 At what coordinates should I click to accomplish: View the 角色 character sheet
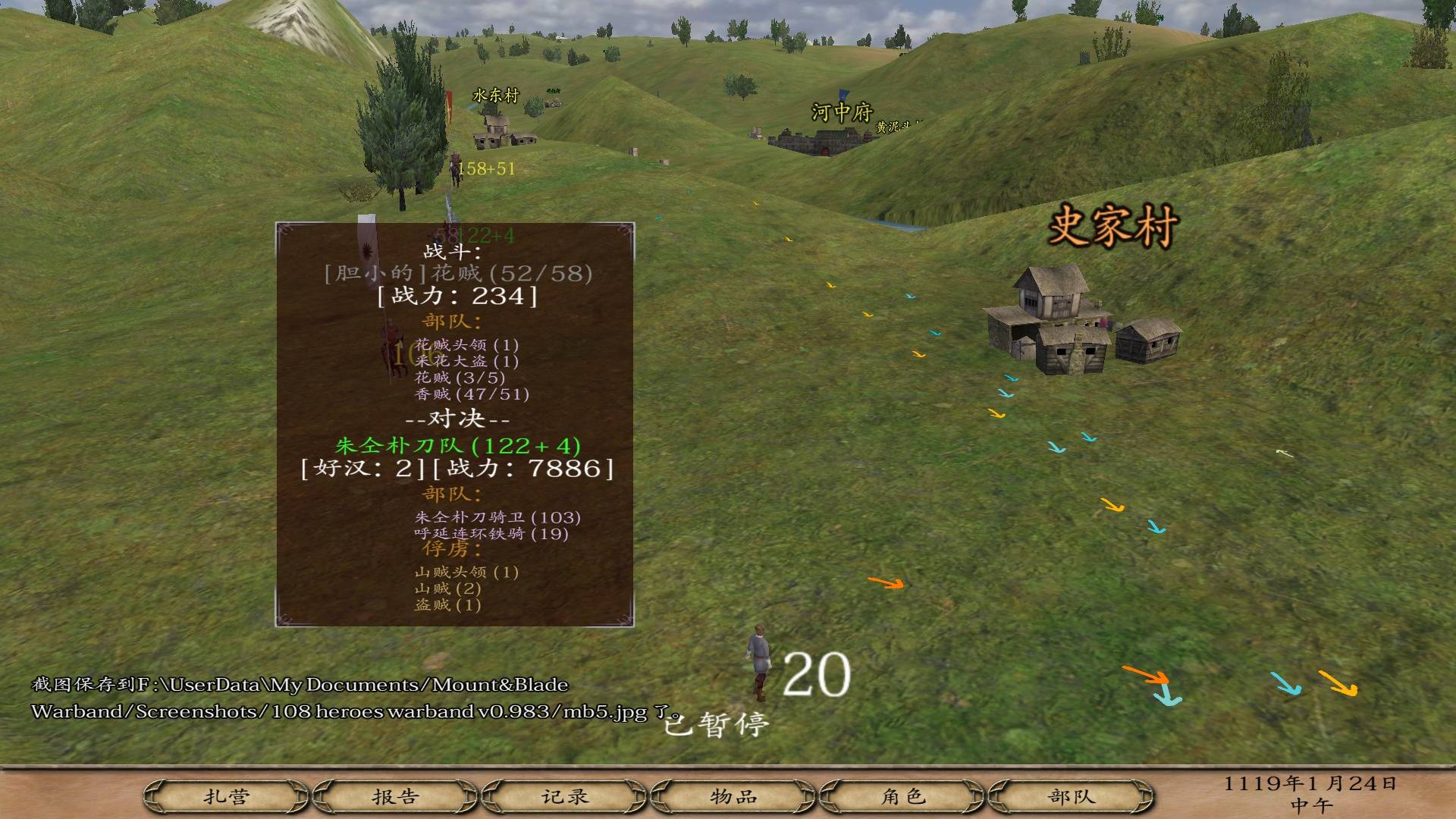902,797
